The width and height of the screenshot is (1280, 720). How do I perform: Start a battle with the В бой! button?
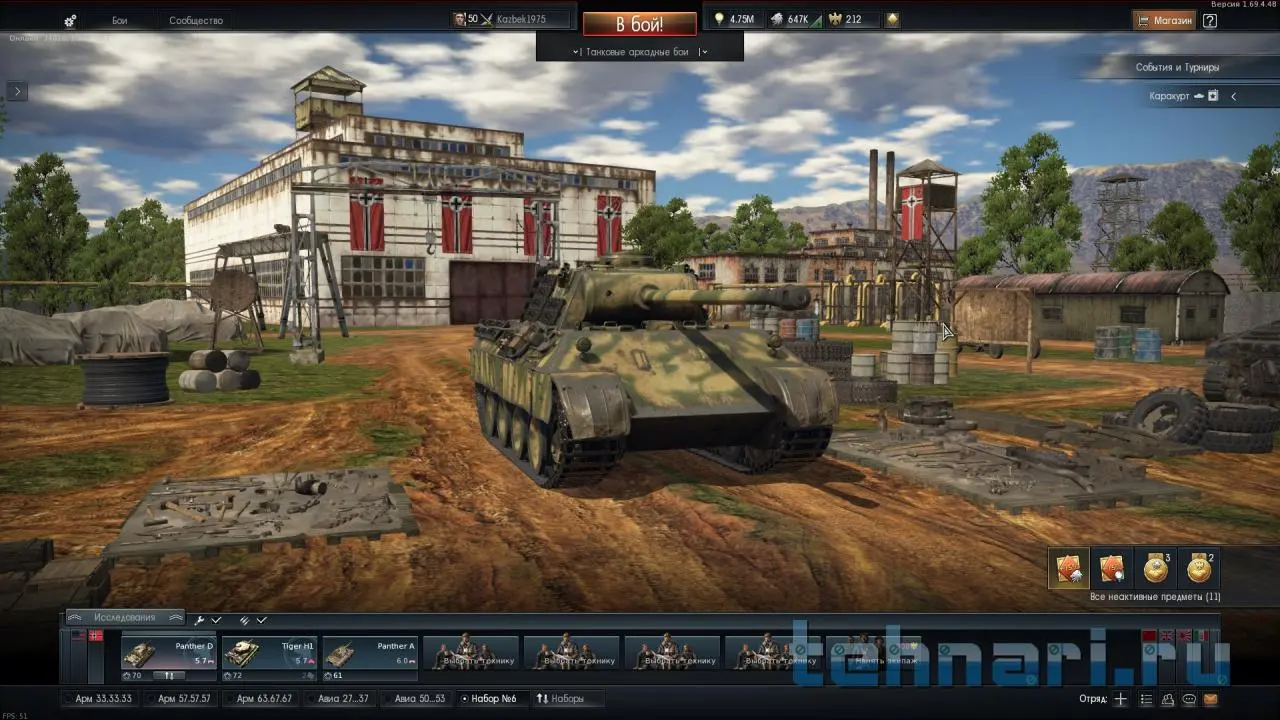click(639, 24)
